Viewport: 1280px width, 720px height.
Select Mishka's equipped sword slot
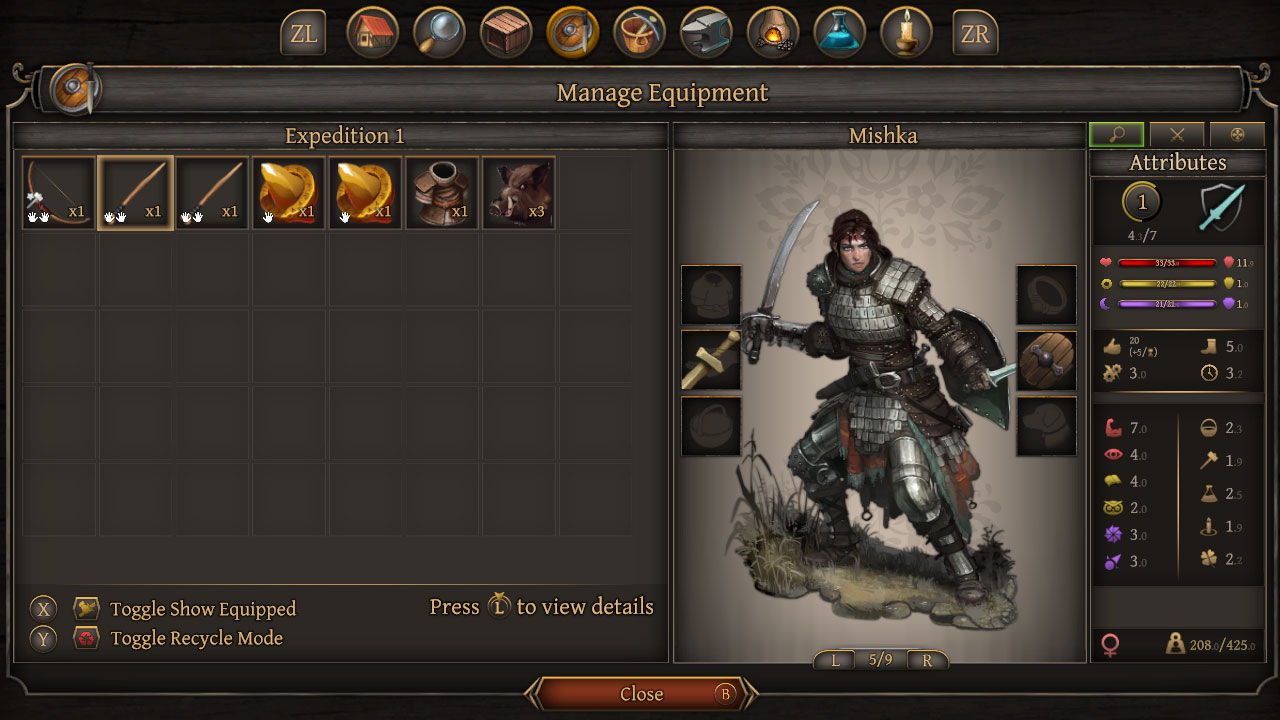tap(711, 361)
